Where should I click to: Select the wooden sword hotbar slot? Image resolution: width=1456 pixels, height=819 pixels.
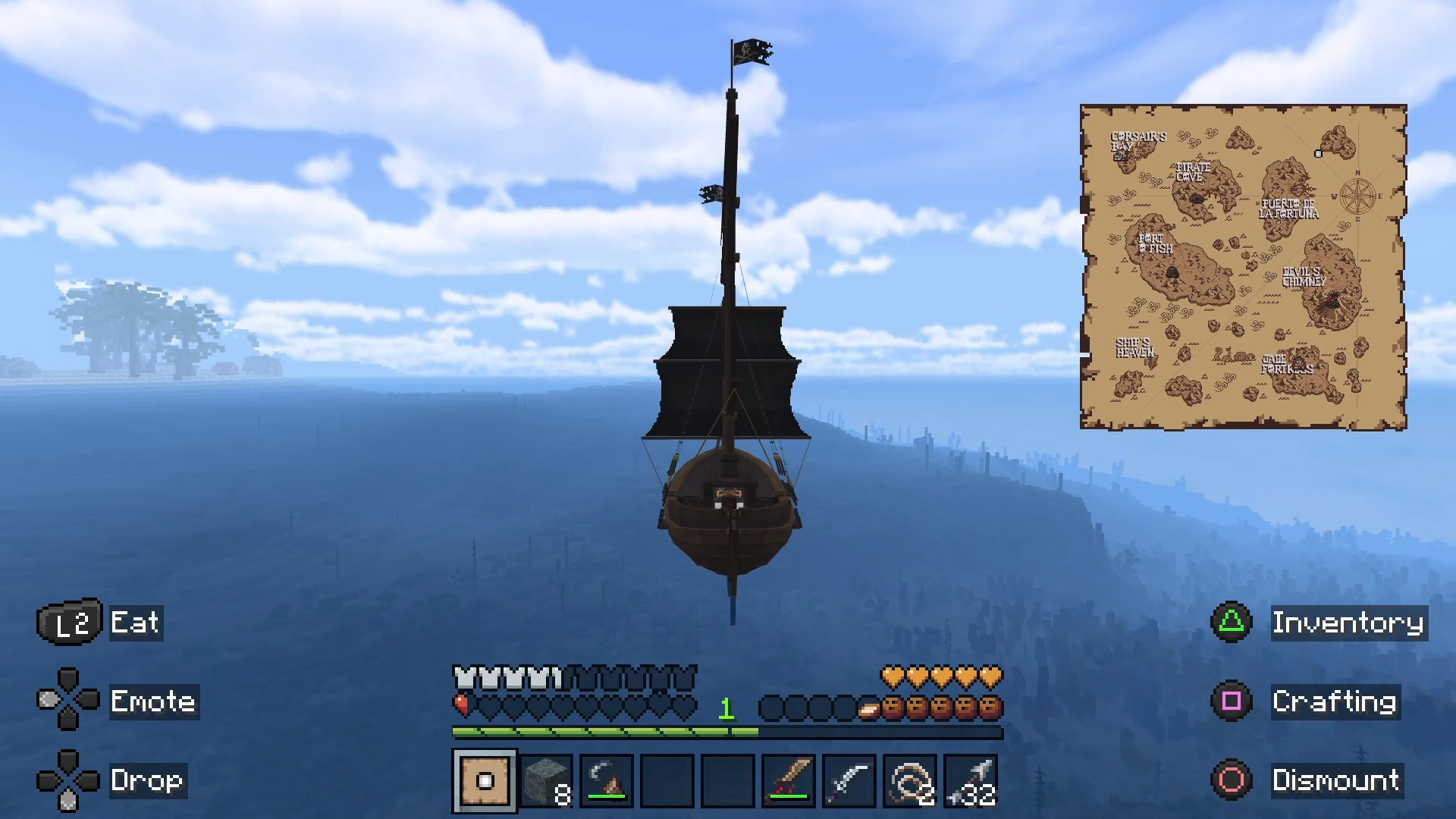(789, 780)
